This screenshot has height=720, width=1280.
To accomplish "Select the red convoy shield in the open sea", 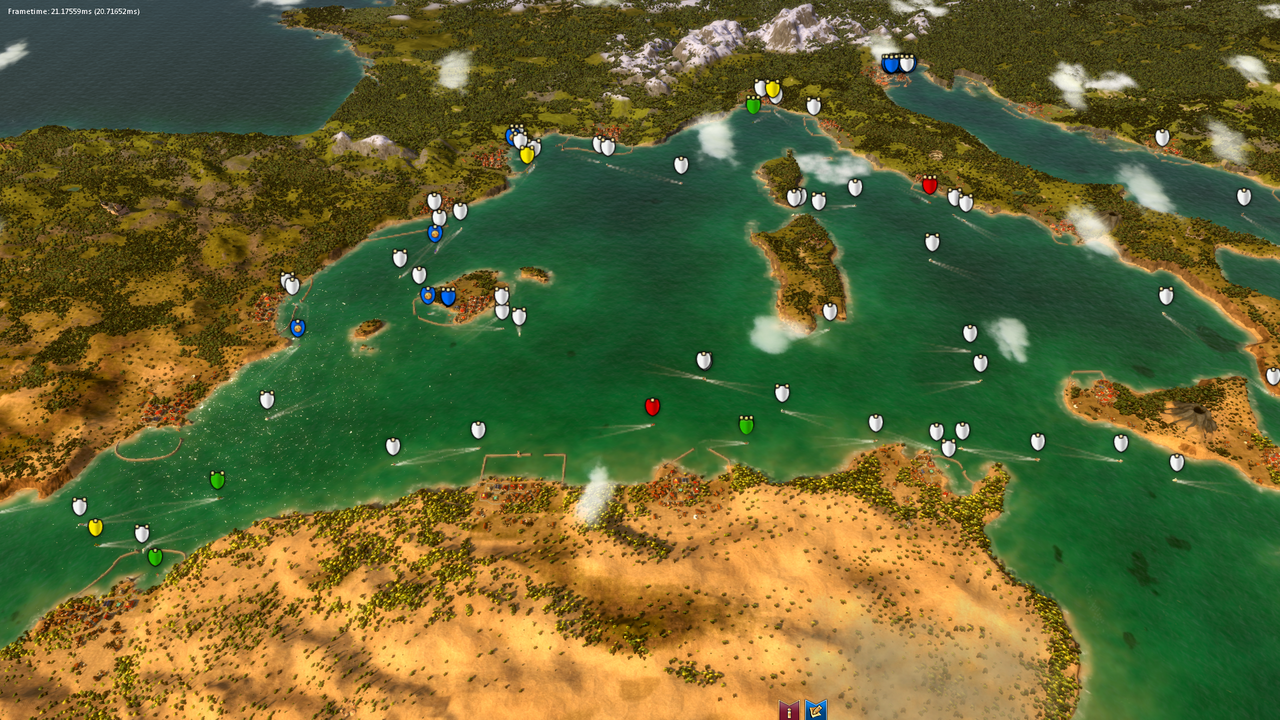I will pos(653,406).
